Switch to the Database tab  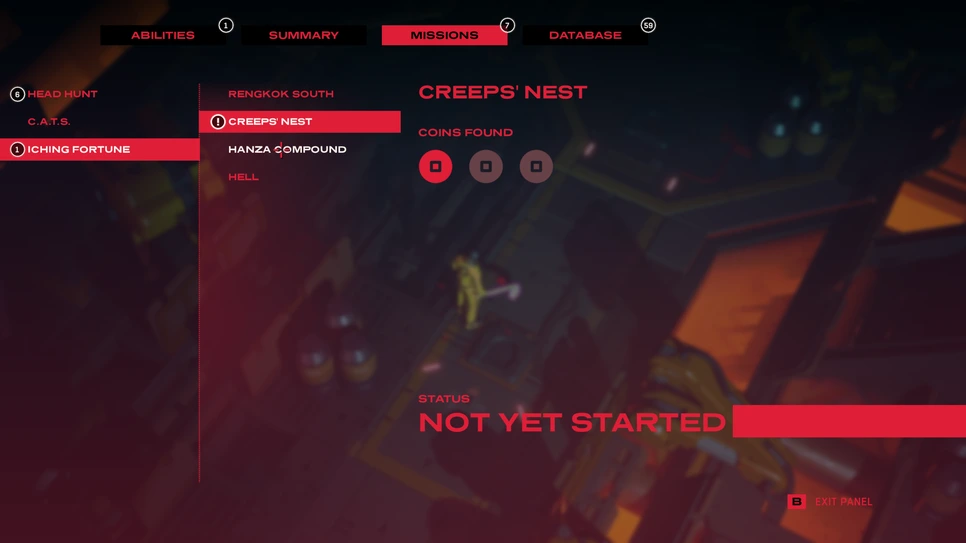tap(585, 35)
